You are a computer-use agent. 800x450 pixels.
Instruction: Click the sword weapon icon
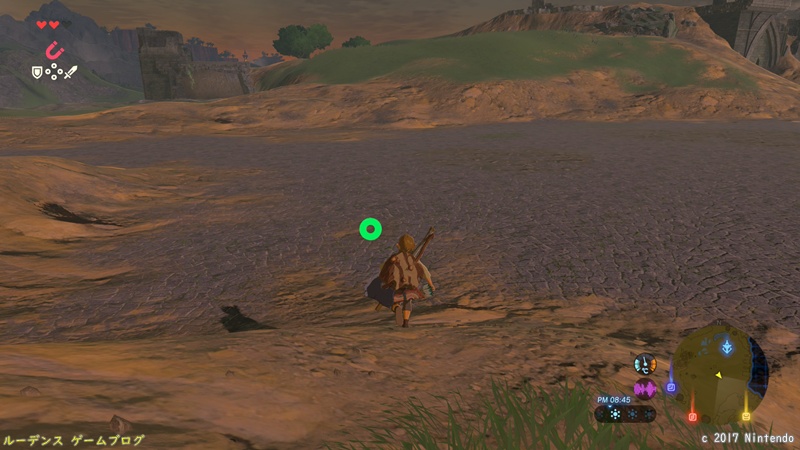pyautogui.click(x=71, y=72)
